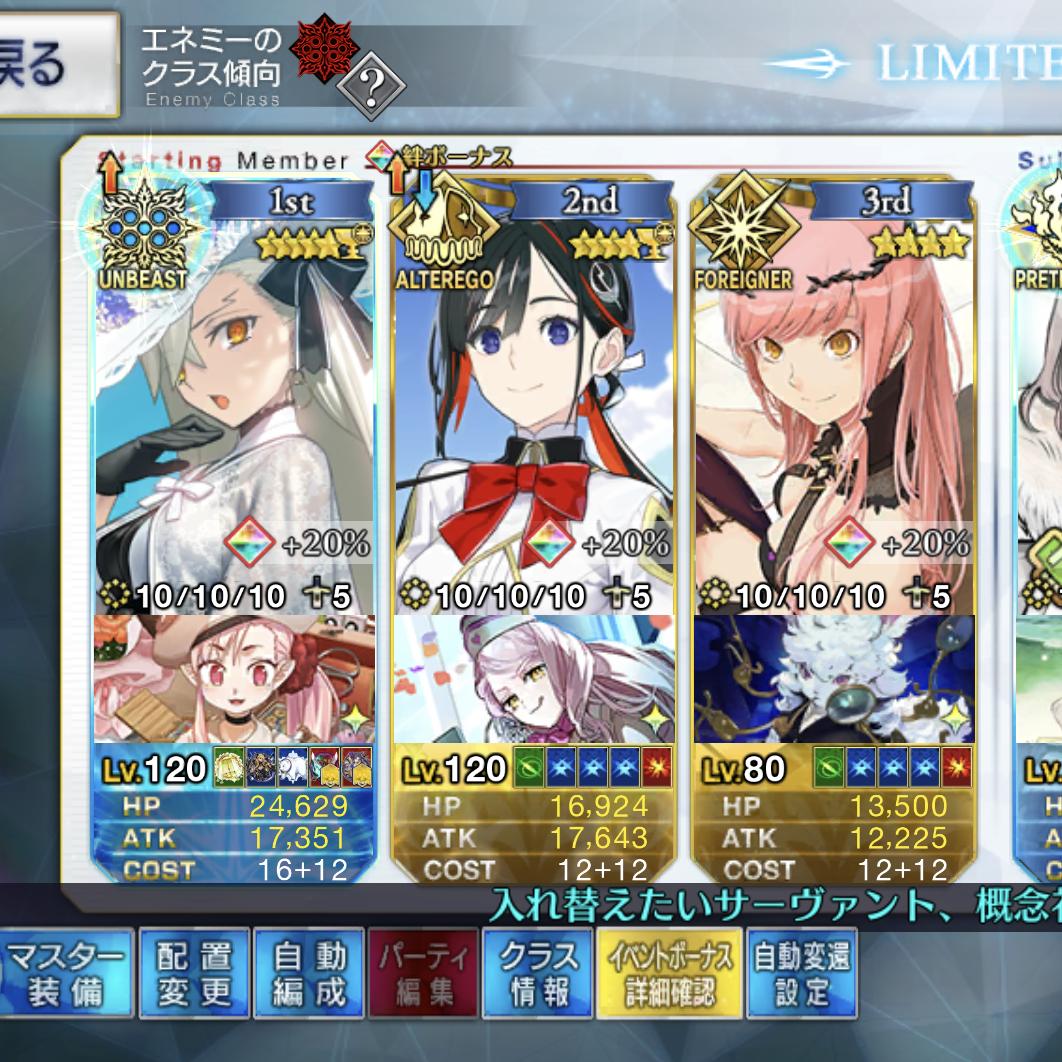Use auto formation (自動編成)

tap(309, 973)
